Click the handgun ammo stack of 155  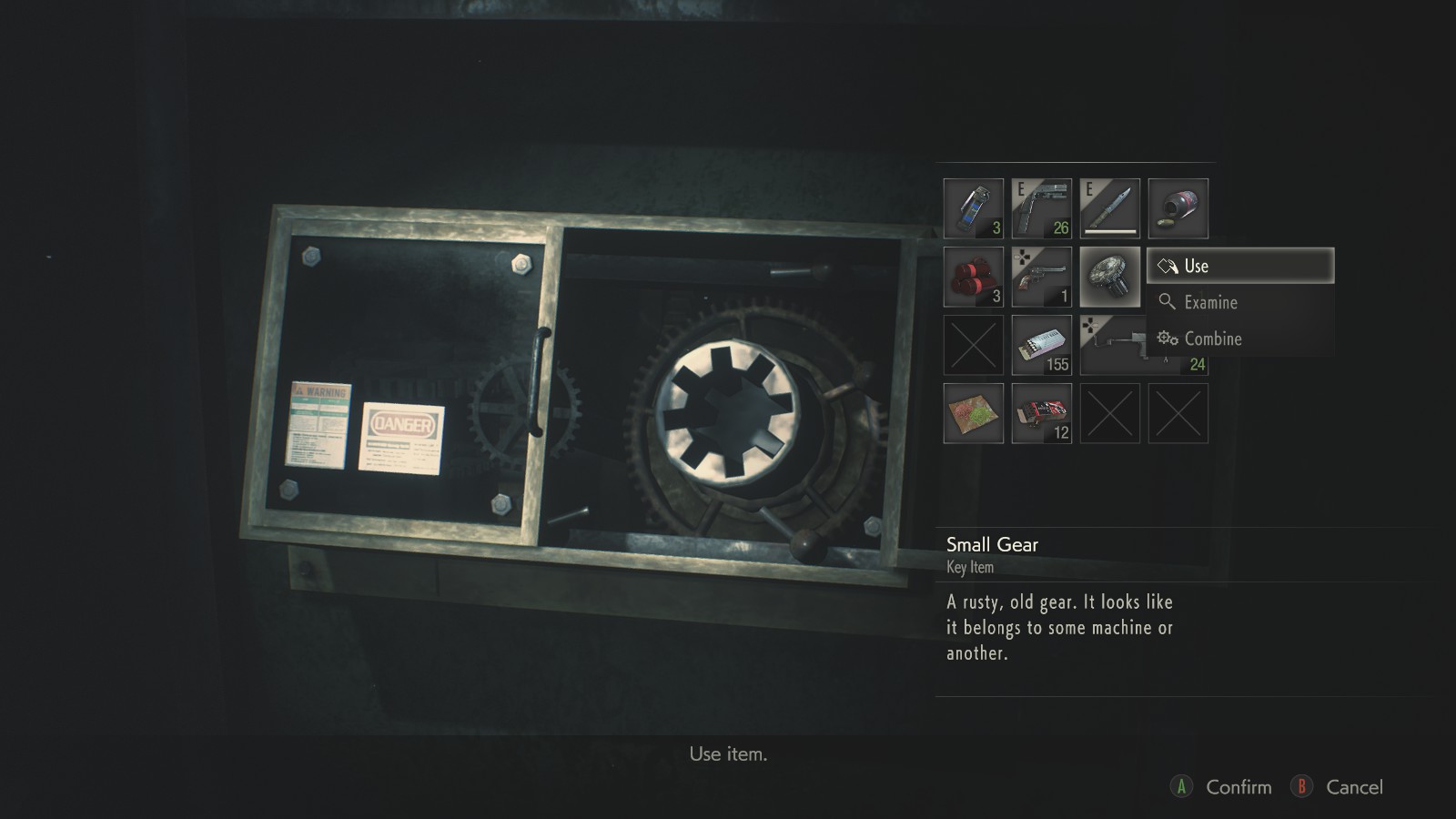(x=1041, y=344)
